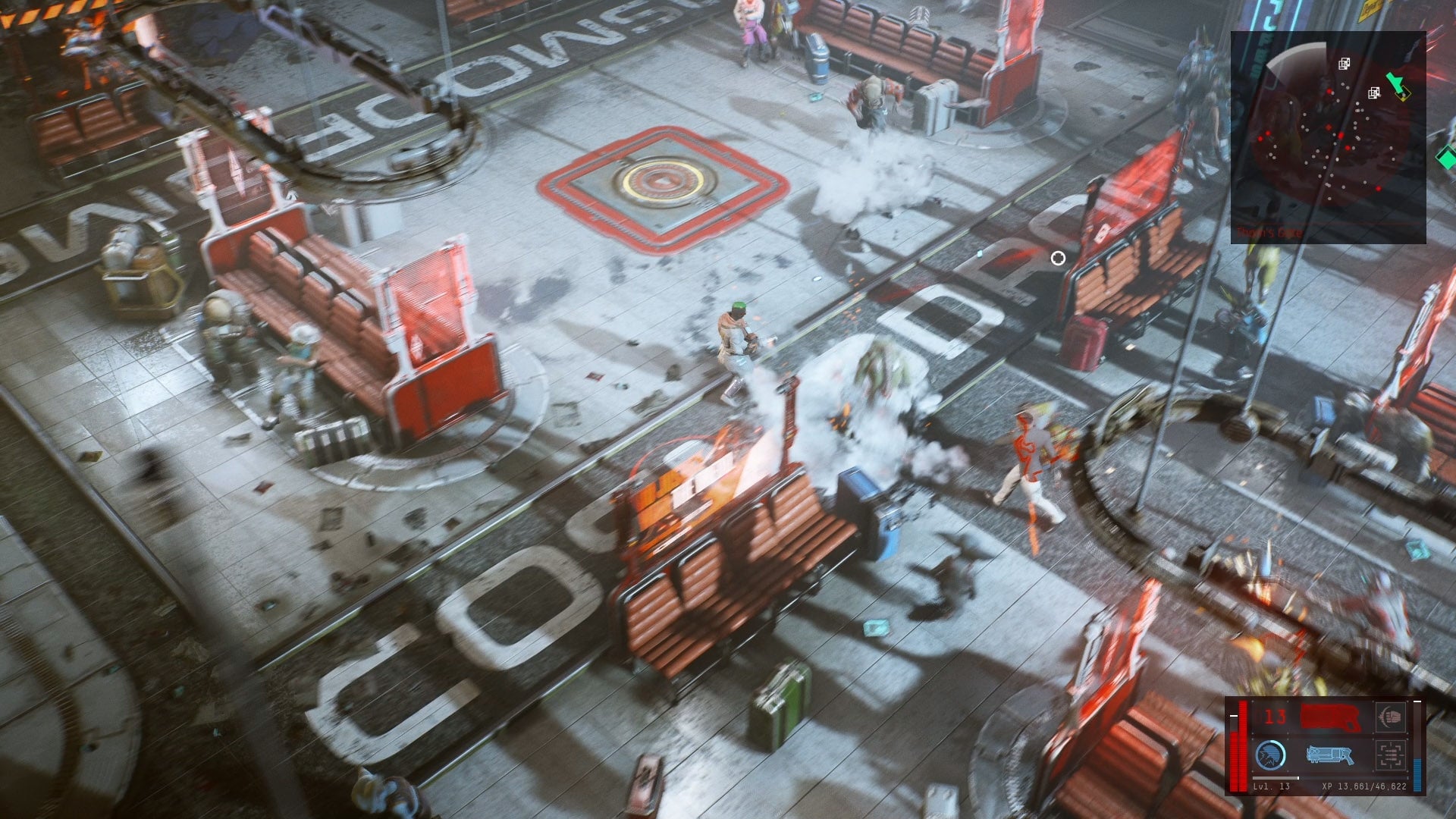Click the yellow objective marker on the minimap

(x=1403, y=96)
